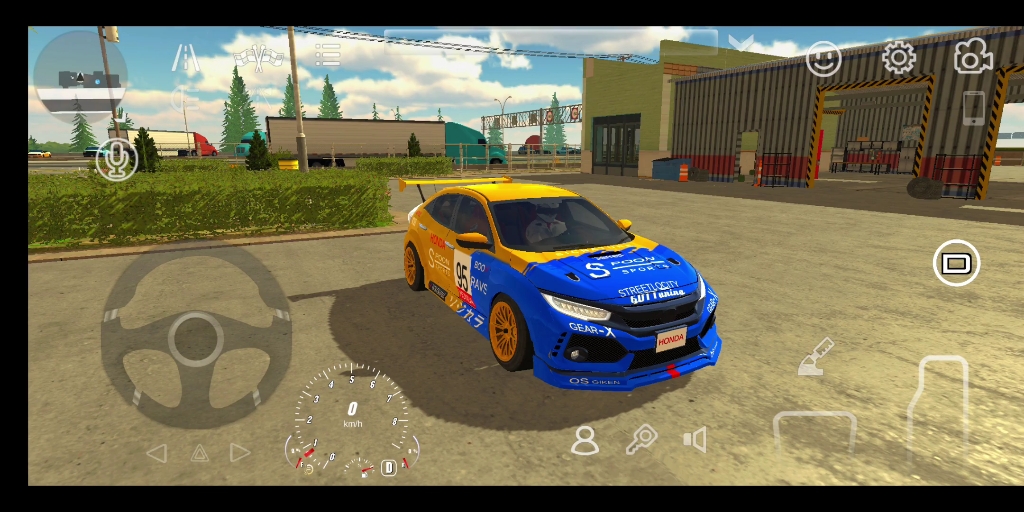Open the list menu icon
The image size is (1024, 512).
coord(327,56)
